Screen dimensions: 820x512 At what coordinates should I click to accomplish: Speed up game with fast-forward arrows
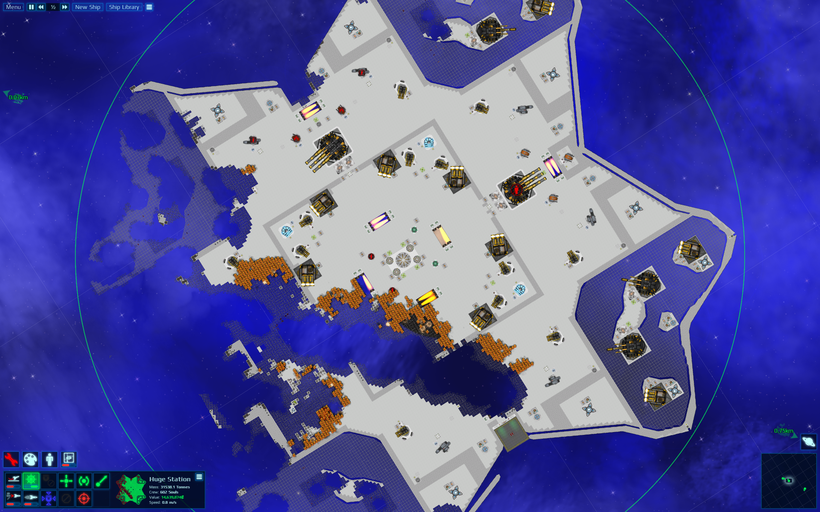64,7
